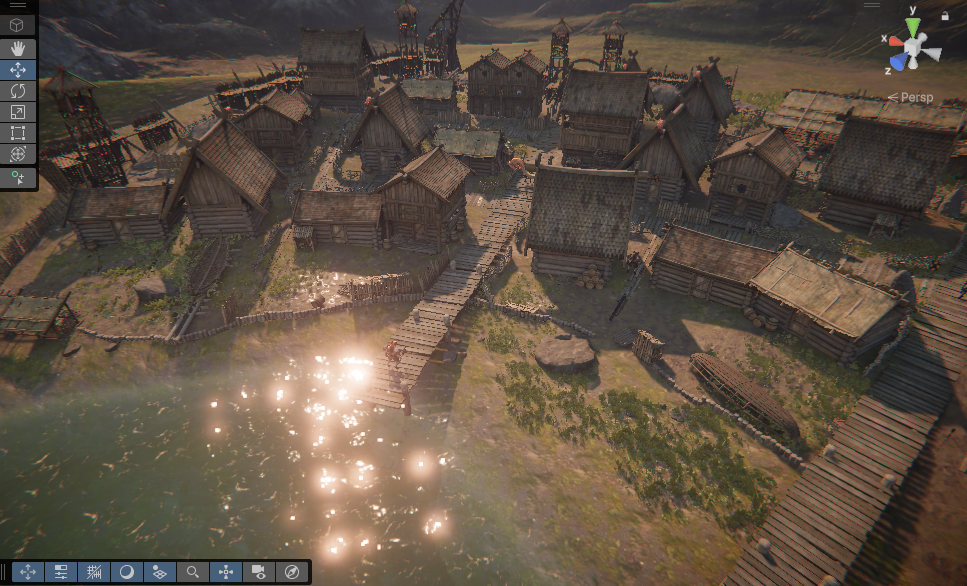Click the compass icon in bottom bar
967x586 pixels.
click(291, 572)
